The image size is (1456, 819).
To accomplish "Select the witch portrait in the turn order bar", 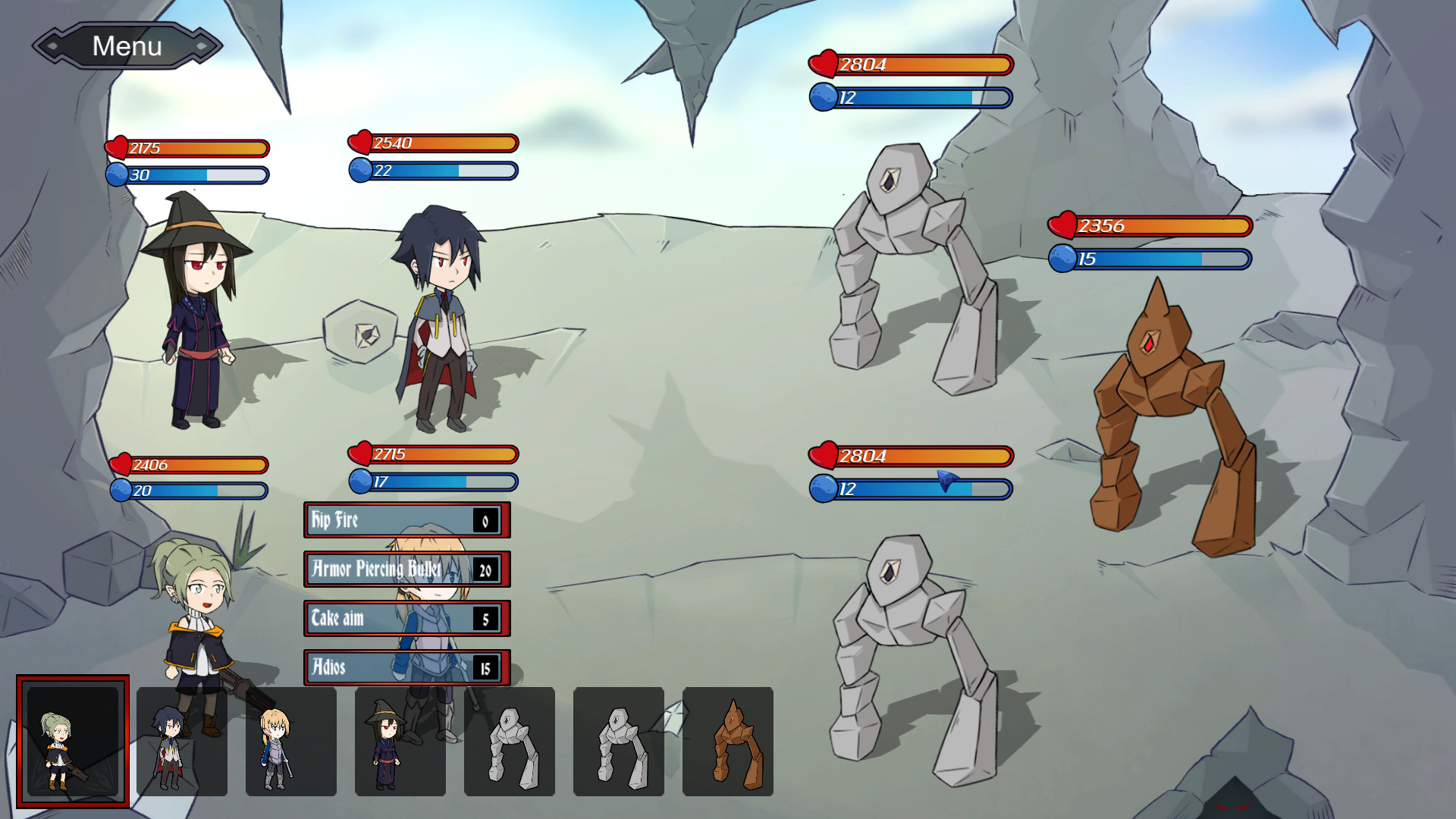I will coord(401,739).
